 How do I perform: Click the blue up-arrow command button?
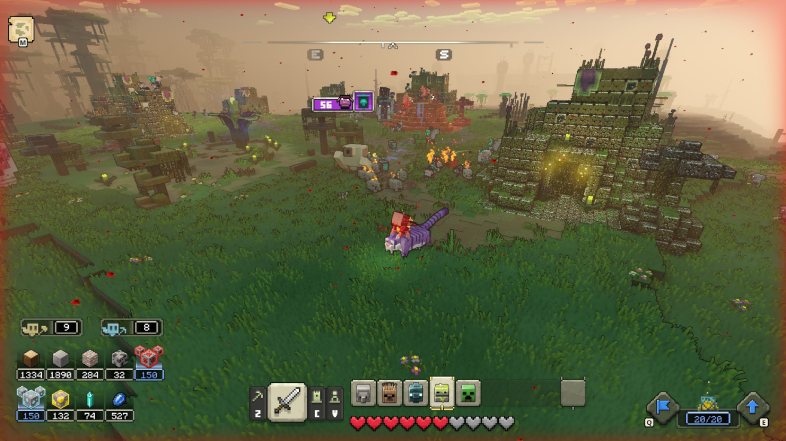pyautogui.click(x=752, y=407)
